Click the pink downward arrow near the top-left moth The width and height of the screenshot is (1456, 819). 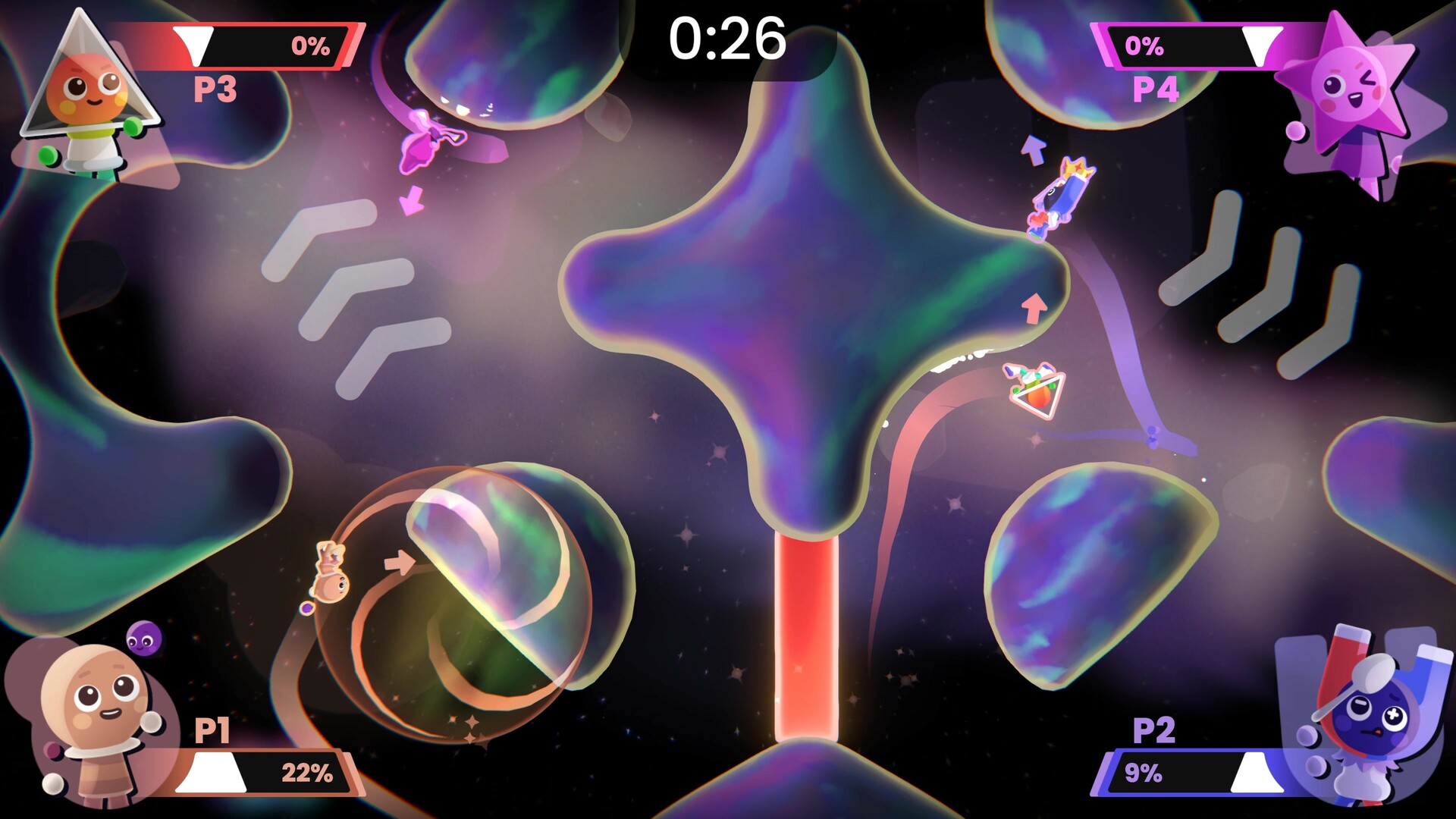tap(413, 201)
